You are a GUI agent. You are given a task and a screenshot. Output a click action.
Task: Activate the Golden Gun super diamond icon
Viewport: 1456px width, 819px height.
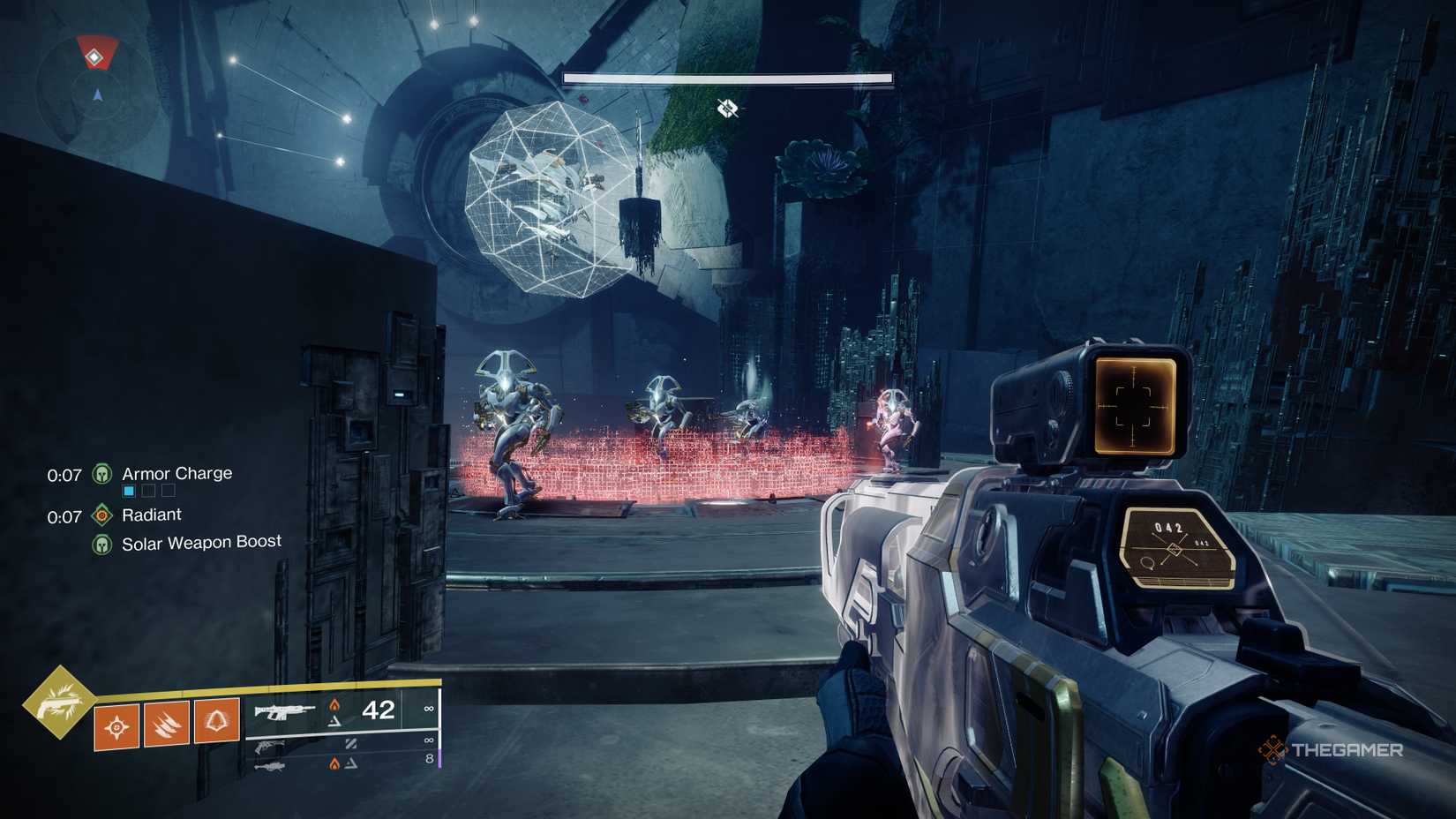click(x=59, y=702)
